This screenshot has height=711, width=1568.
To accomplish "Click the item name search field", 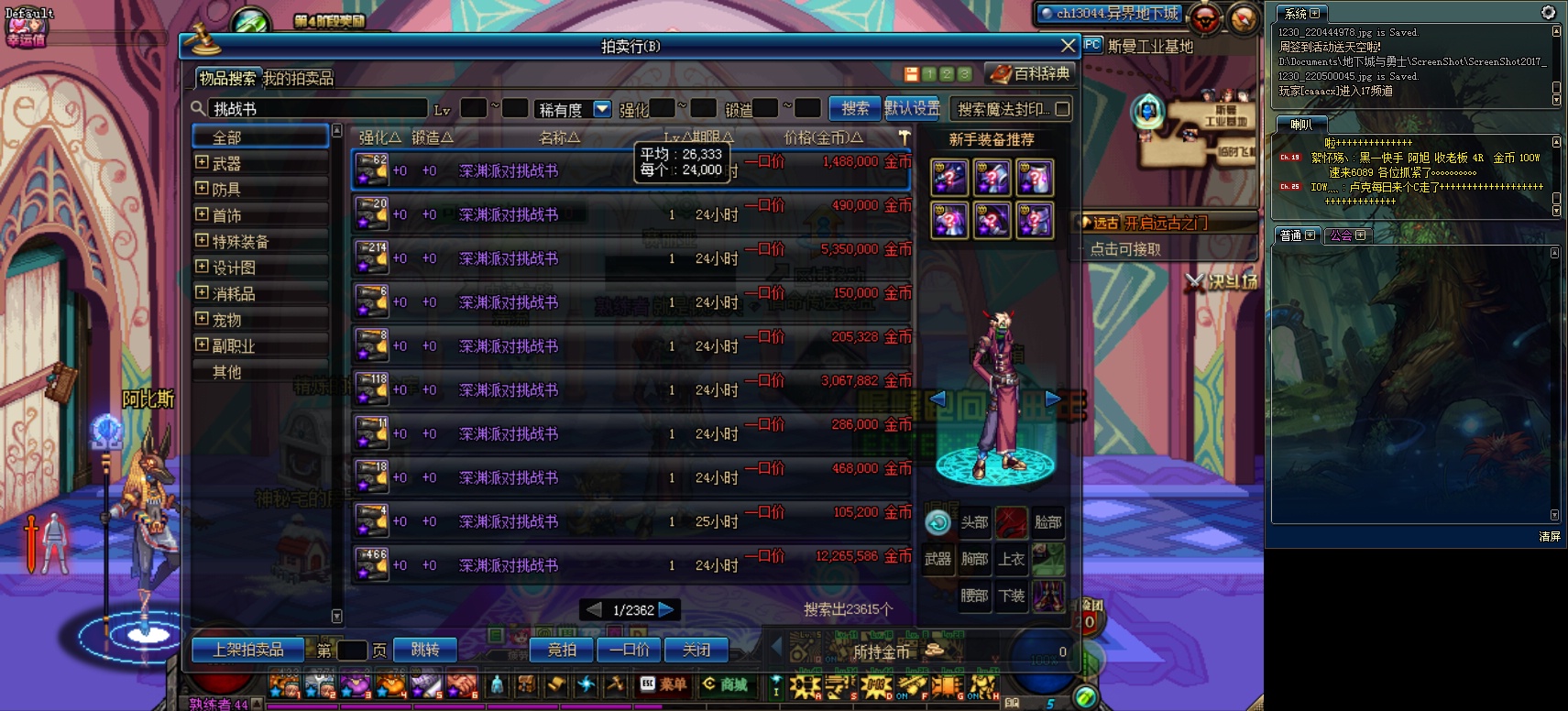I will [317, 109].
